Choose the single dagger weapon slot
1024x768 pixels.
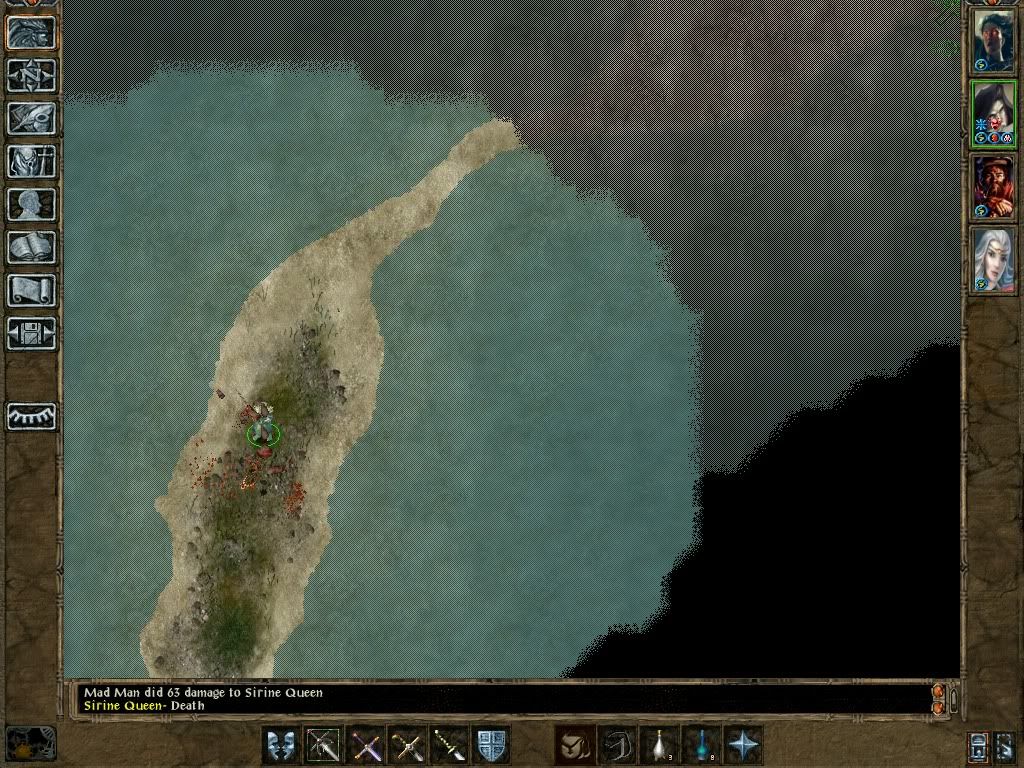(x=449, y=745)
